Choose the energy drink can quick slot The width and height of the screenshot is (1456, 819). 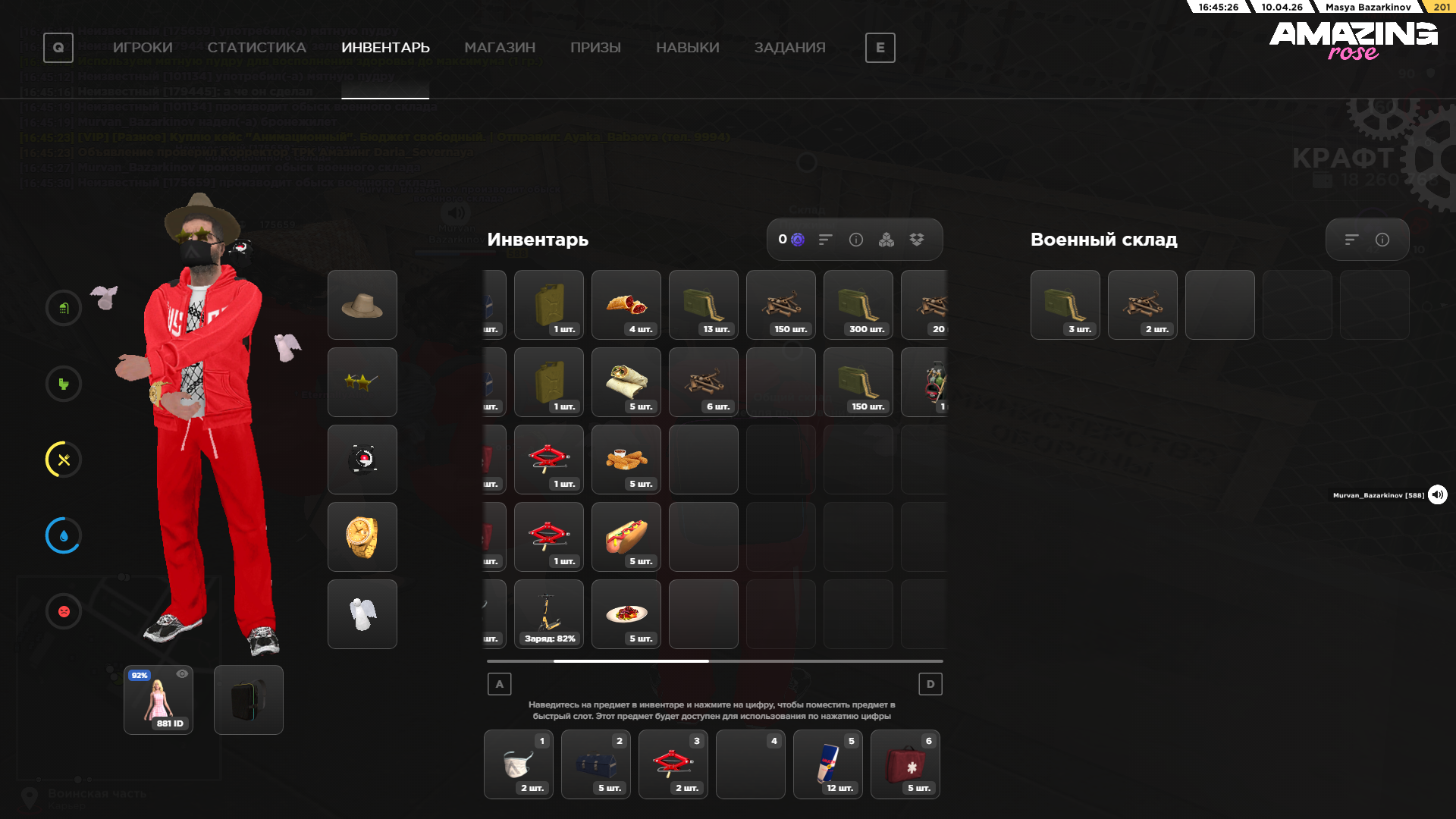[828, 764]
